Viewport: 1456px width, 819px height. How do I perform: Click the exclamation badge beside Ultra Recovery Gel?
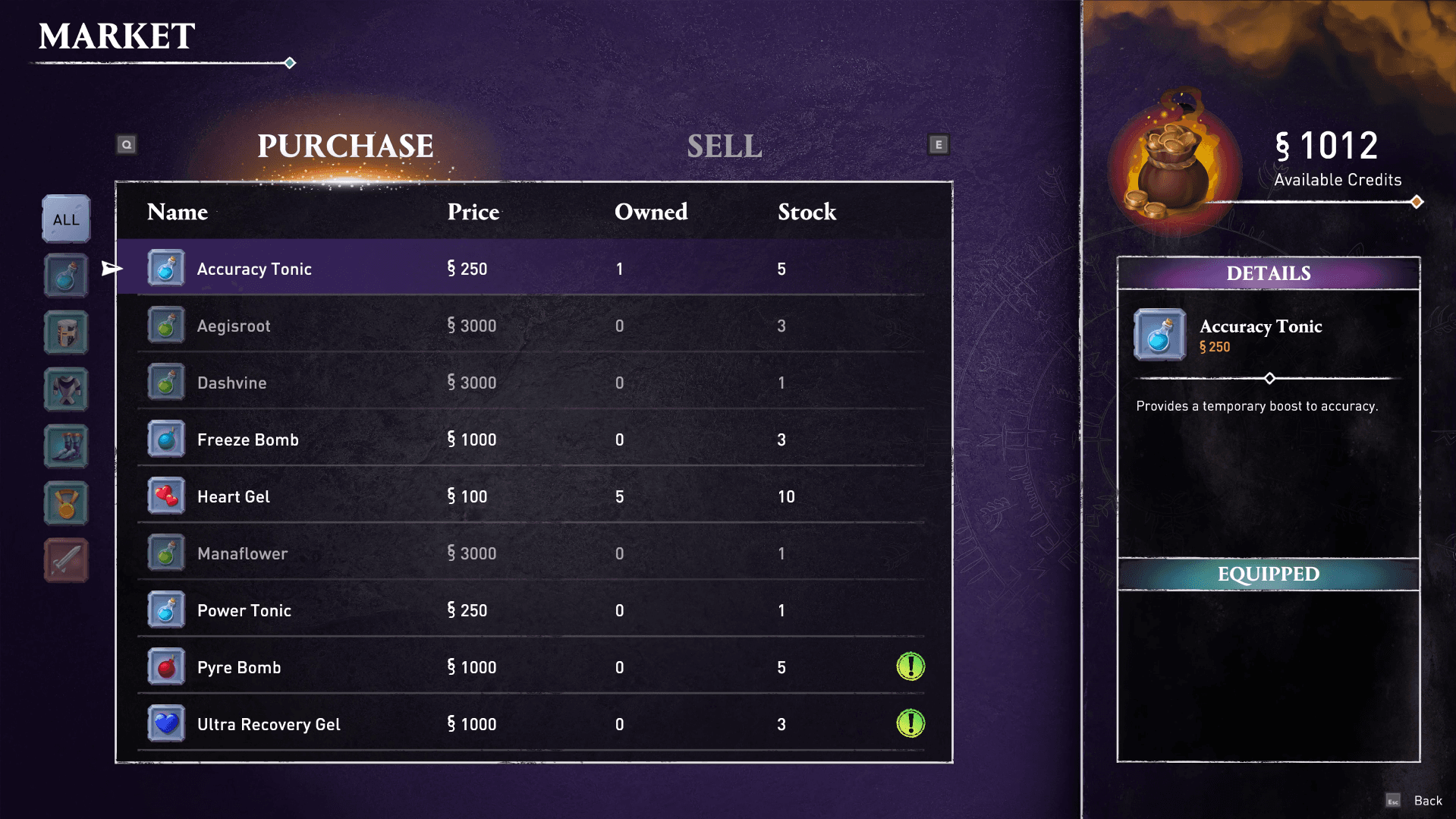tap(910, 723)
